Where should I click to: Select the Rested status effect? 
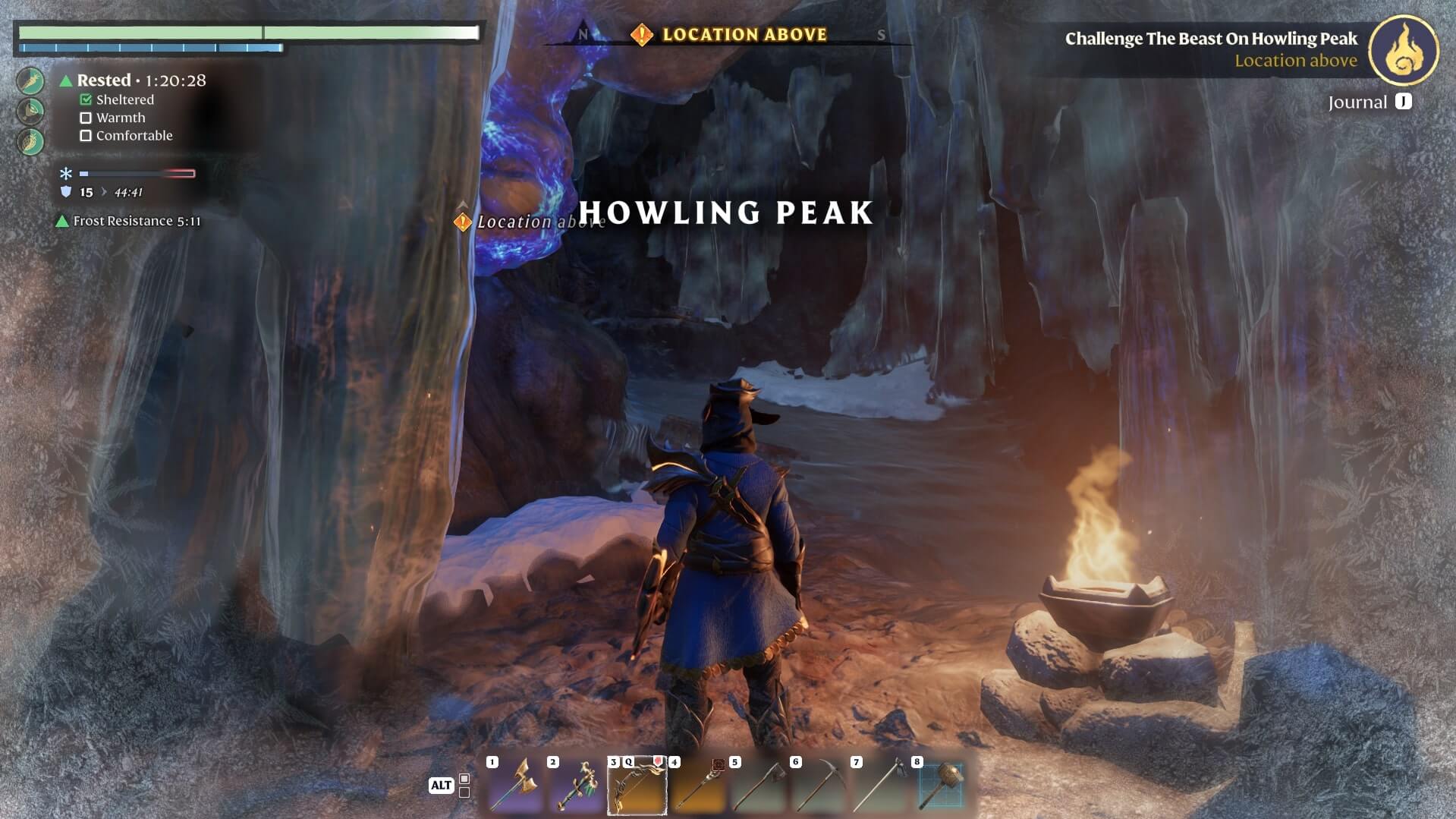coord(103,80)
